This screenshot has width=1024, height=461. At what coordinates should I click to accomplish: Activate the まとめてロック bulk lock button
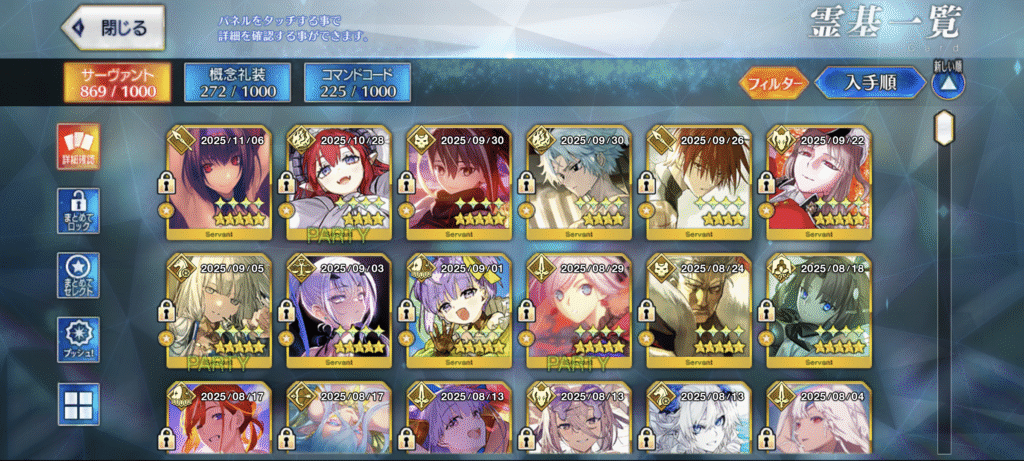coord(77,211)
